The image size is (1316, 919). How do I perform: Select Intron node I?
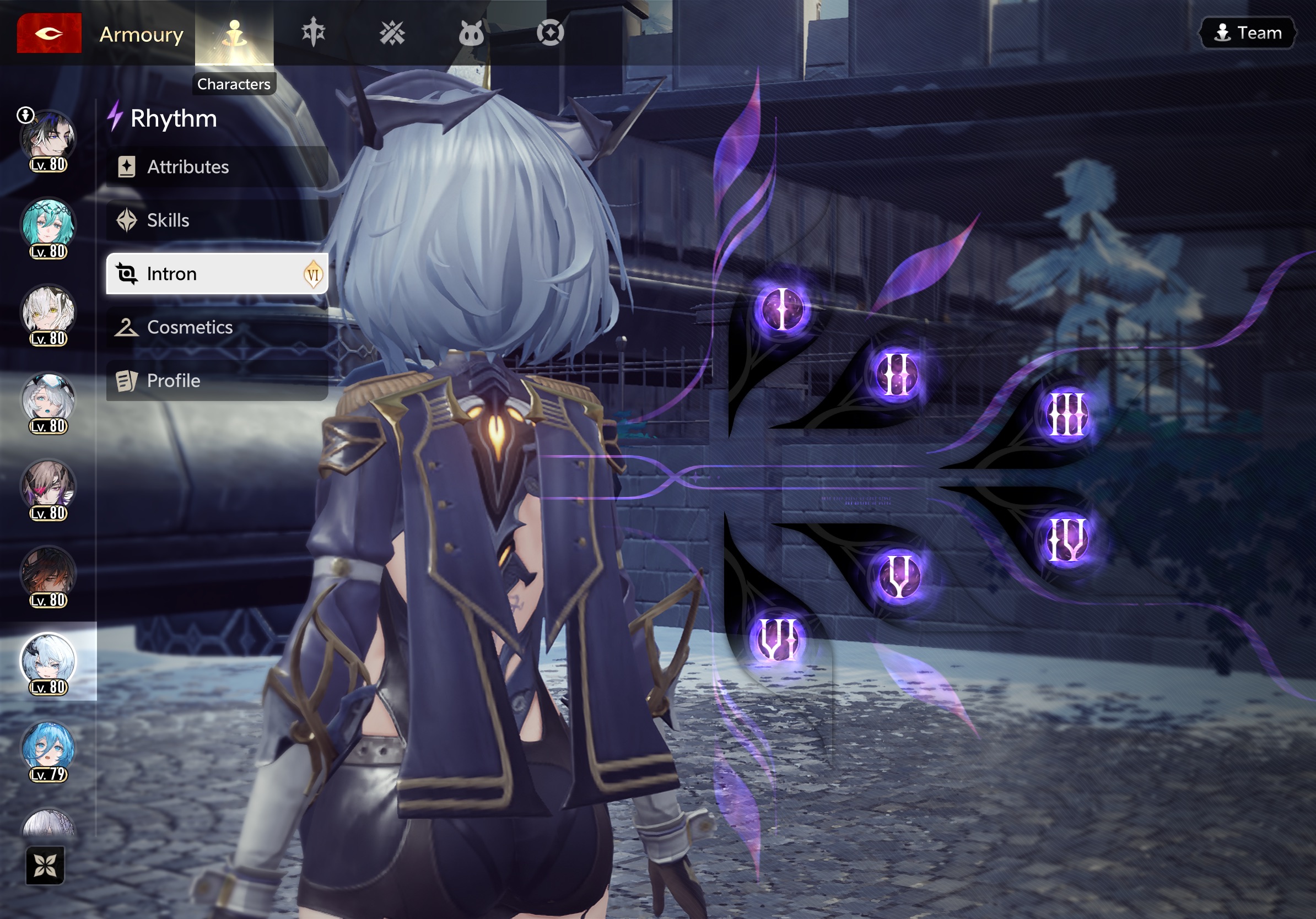point(782,309)
